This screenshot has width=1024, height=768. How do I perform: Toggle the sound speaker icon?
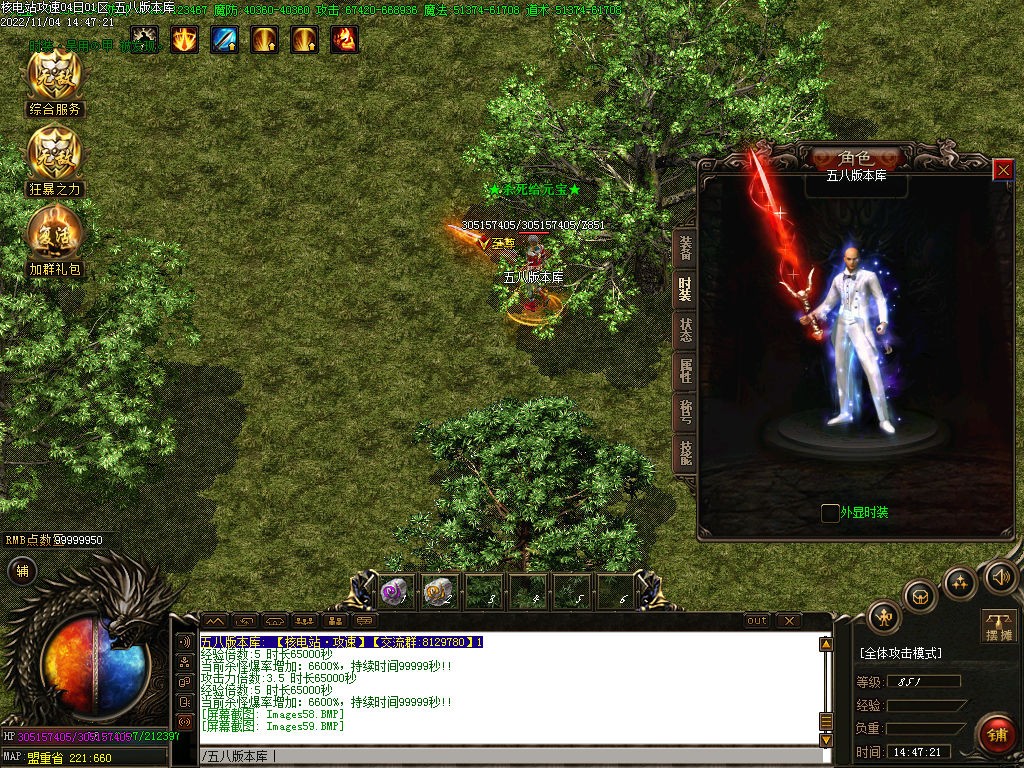pyautogui.click(x=1000, y=576)
